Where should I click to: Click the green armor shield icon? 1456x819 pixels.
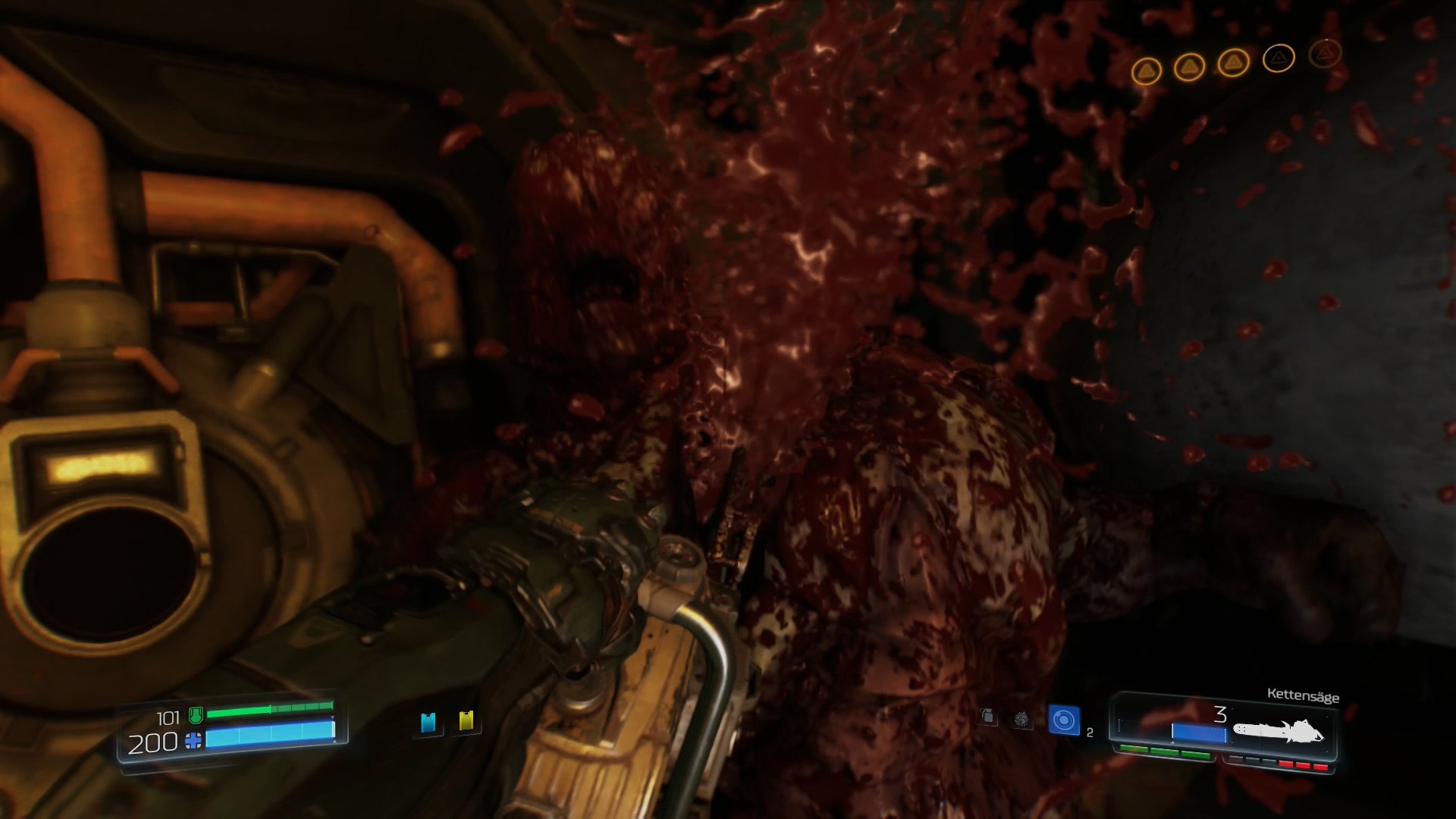click(x=195, y=715)
